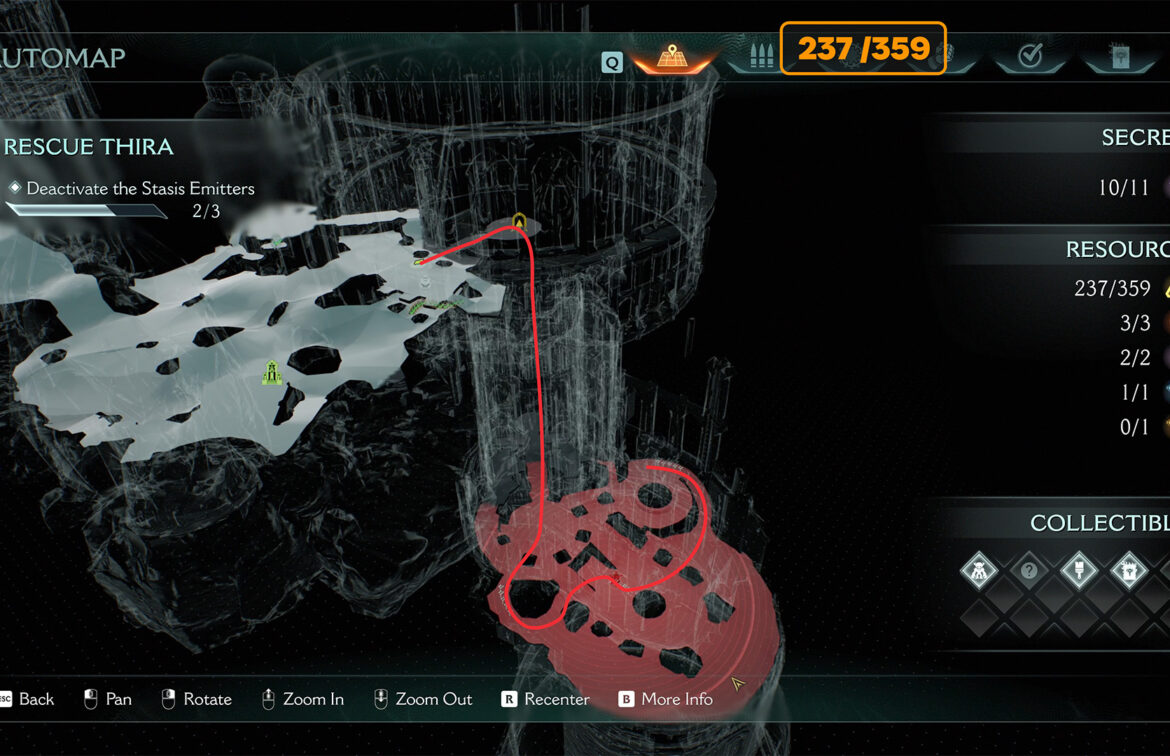This screenshot has height=756, width=1170.
Task: Select the codex page collectible slot
Action: click(x=1129, y=572)
